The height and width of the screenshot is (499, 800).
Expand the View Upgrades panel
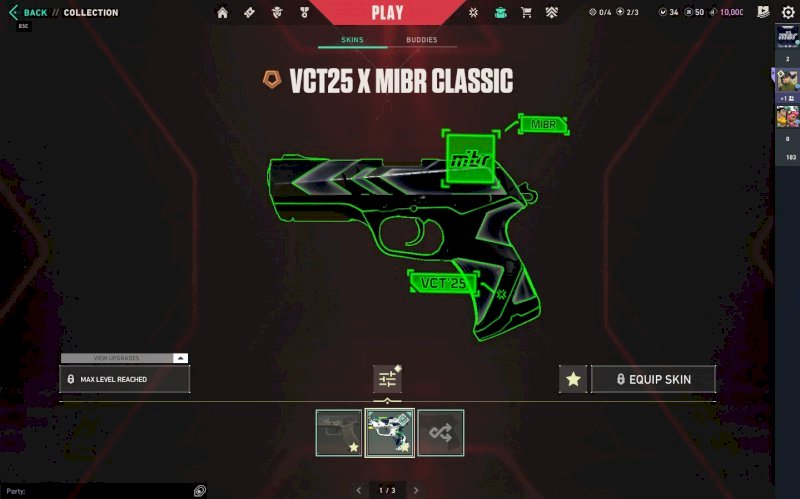tap(124, 357)
